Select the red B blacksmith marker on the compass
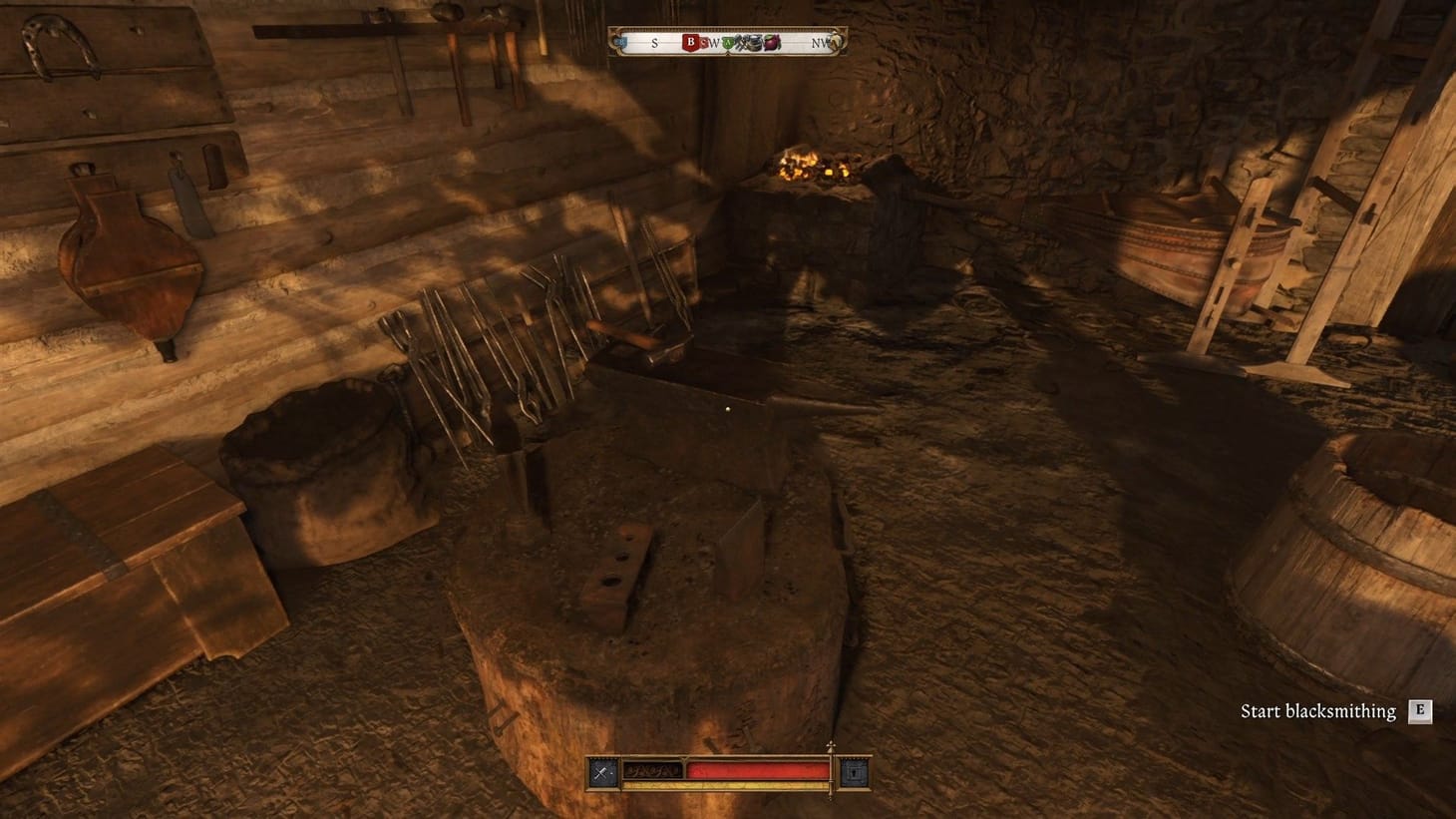Image resolution: width=1456 pixels, height=819 pixels. pyautogui.click(x=690, y=41)
